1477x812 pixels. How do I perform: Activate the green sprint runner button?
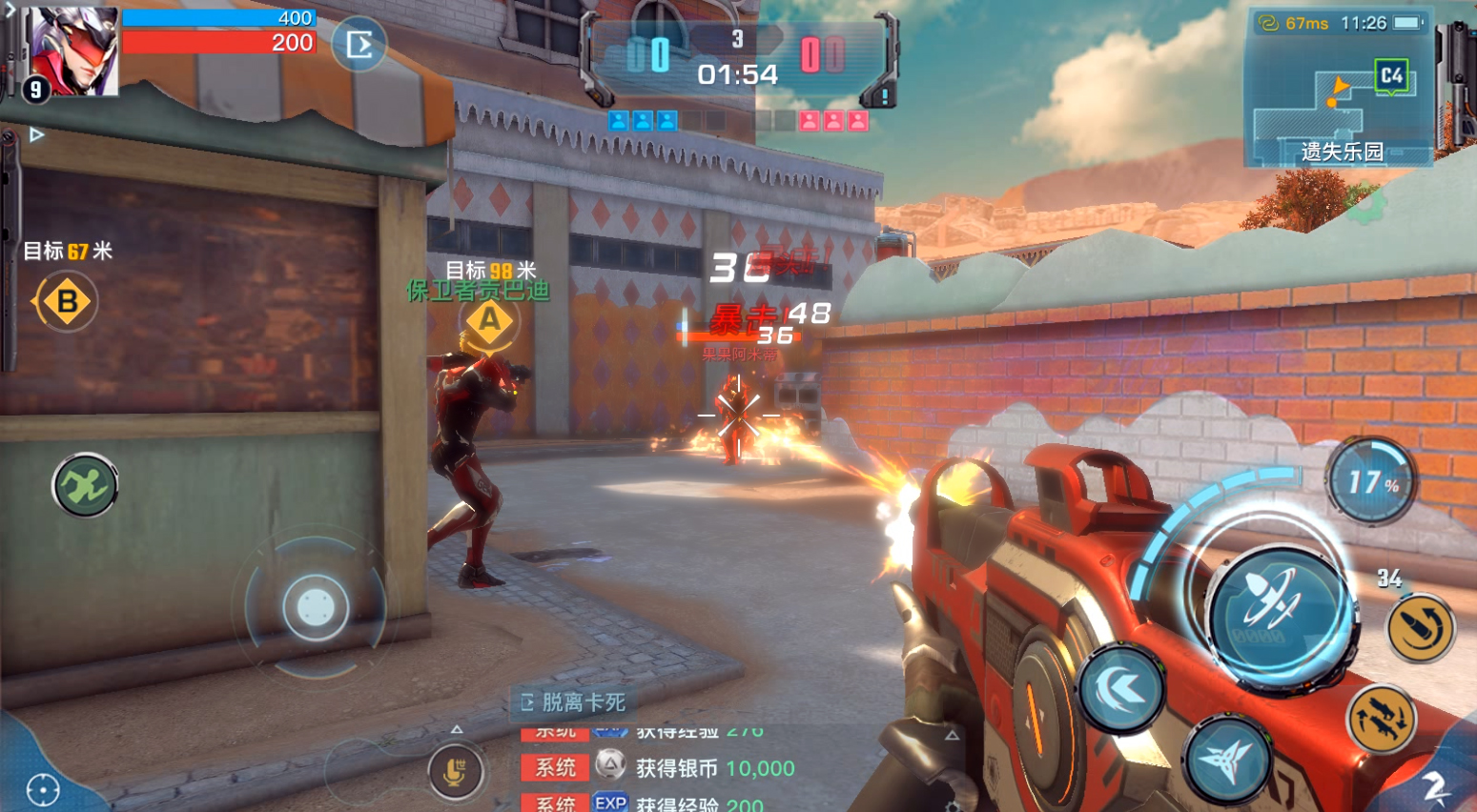(85, 486)
